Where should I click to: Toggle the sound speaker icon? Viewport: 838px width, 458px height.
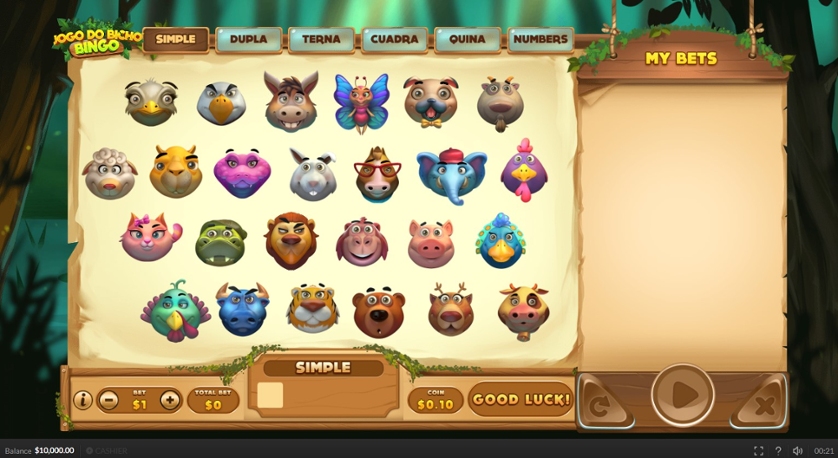tap(797, 451)
